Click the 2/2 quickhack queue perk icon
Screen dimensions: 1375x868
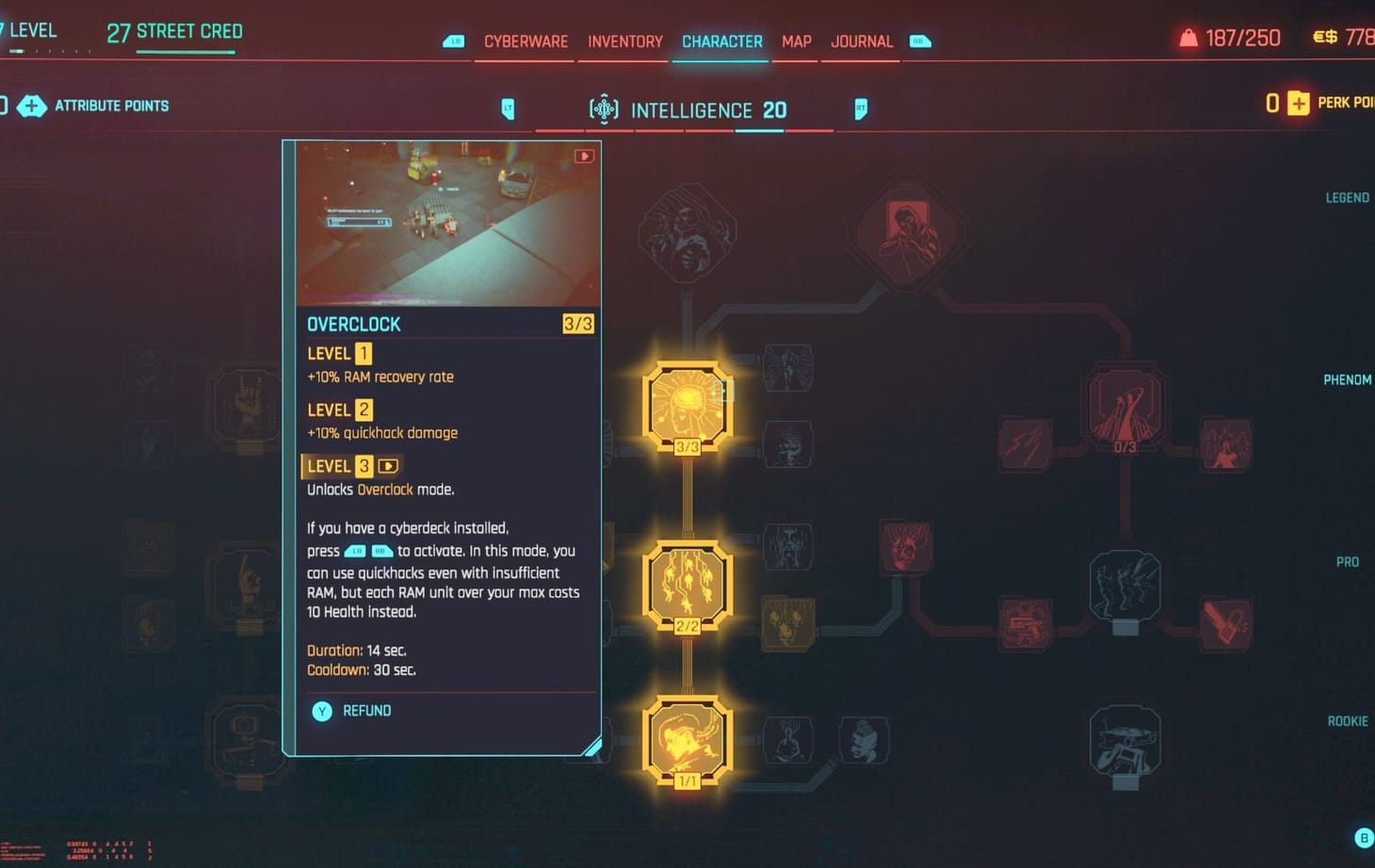pyautogui.click(x=687, y=584)
